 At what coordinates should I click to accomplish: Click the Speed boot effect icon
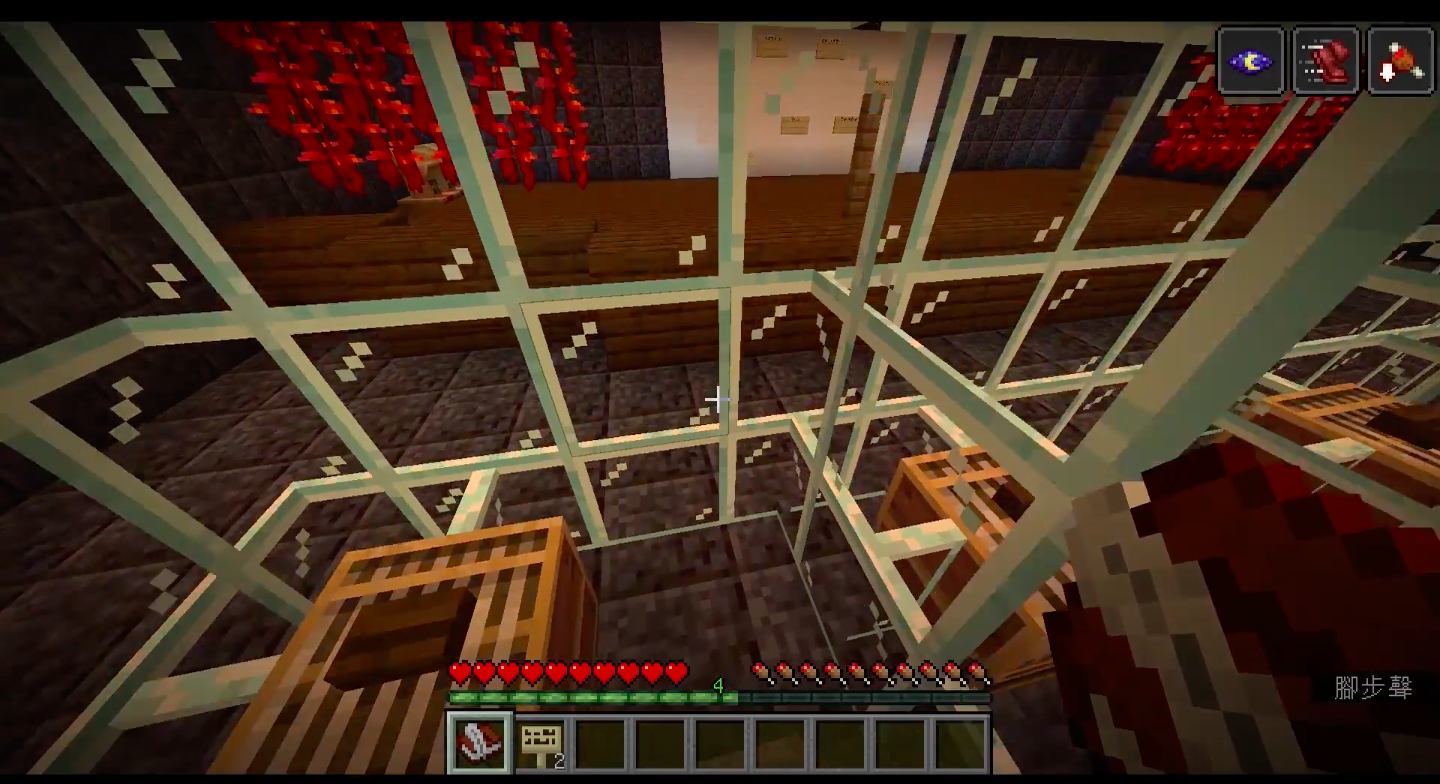pos(1325,62)
